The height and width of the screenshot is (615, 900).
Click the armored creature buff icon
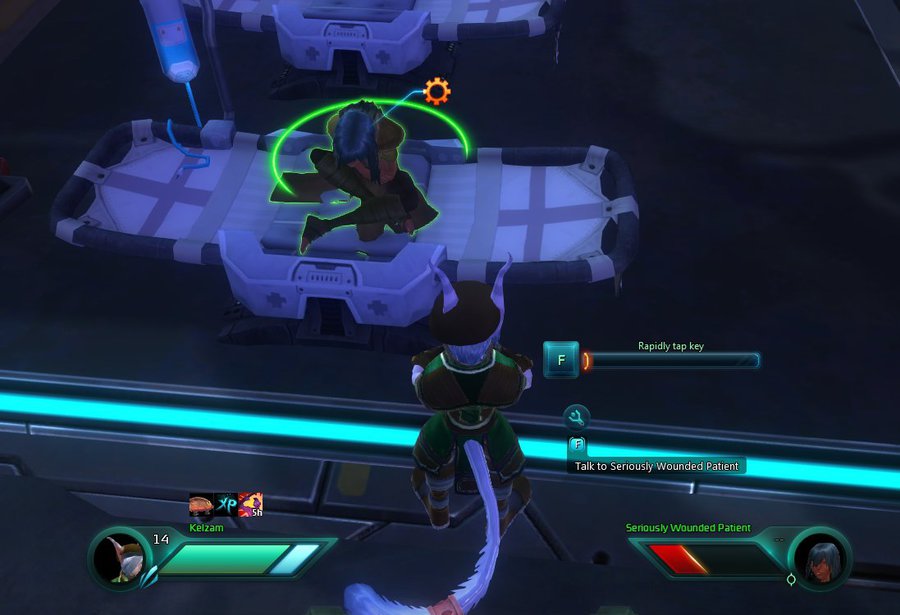pyautogui.click(x=201, y=505)
